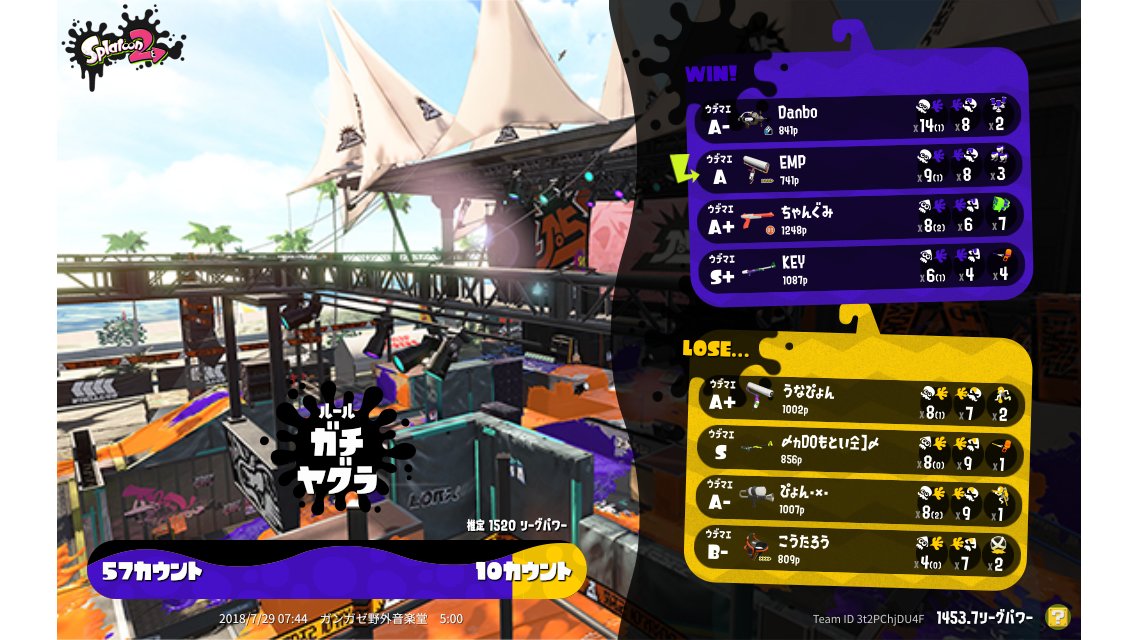Pick the rank S player row on losing team
This screenshot has width=1138, height=640.
[x=860, y=449]
